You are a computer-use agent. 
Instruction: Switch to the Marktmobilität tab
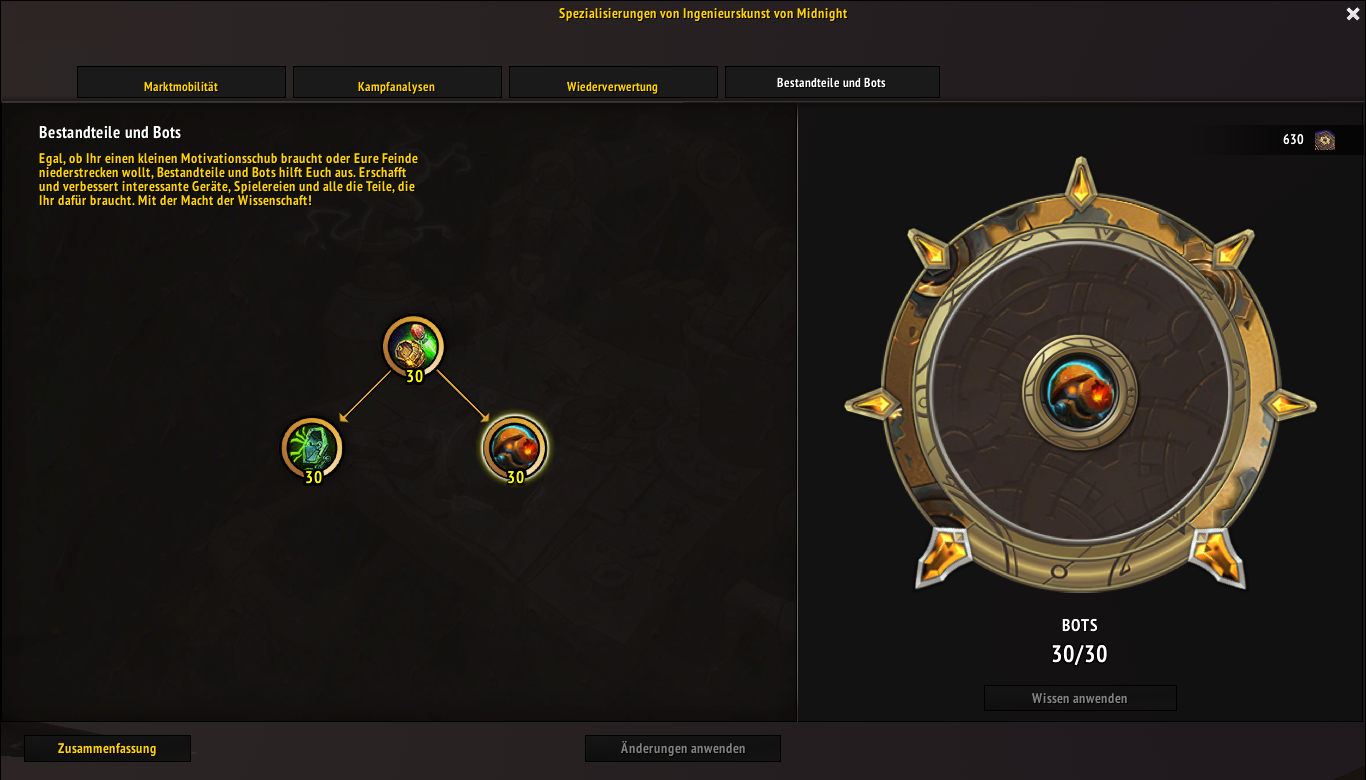(181, 83)
